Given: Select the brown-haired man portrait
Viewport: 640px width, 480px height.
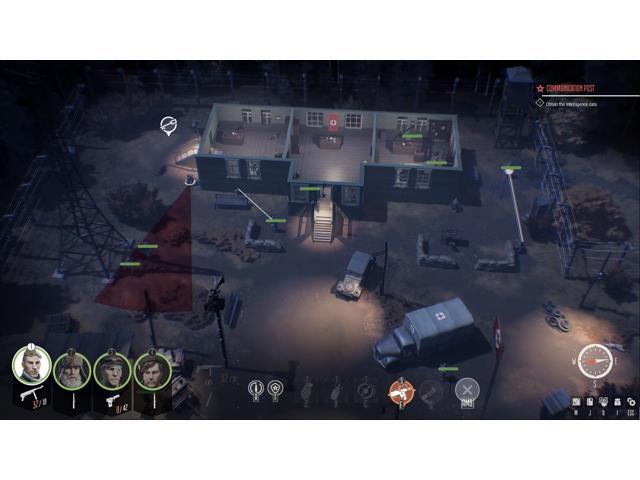Looking at the screenshot, I should 152,370.
